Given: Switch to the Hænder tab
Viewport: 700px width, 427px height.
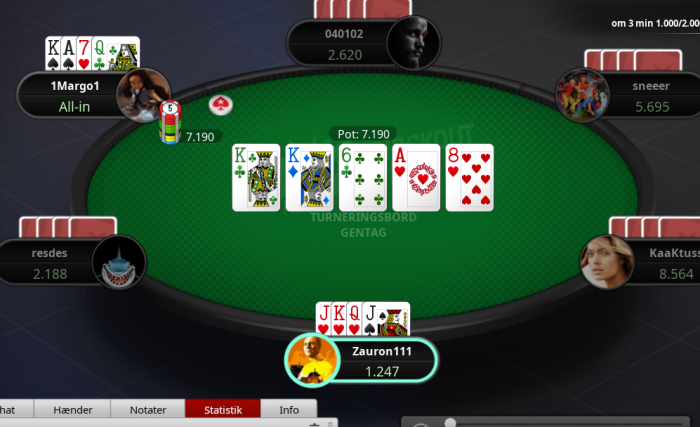Looking at the screenshot, I should [72, 409].
